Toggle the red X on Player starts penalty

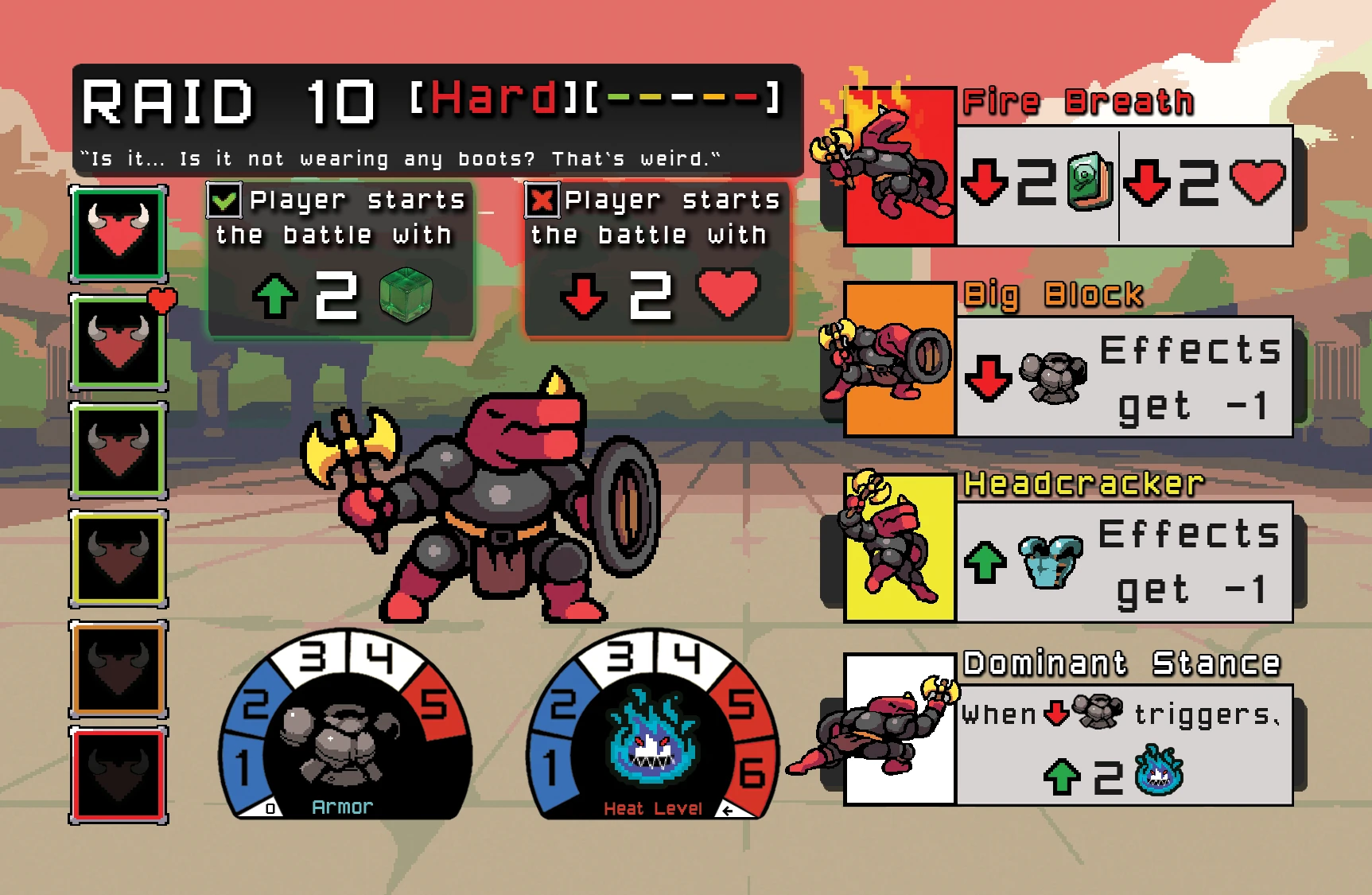542,200
